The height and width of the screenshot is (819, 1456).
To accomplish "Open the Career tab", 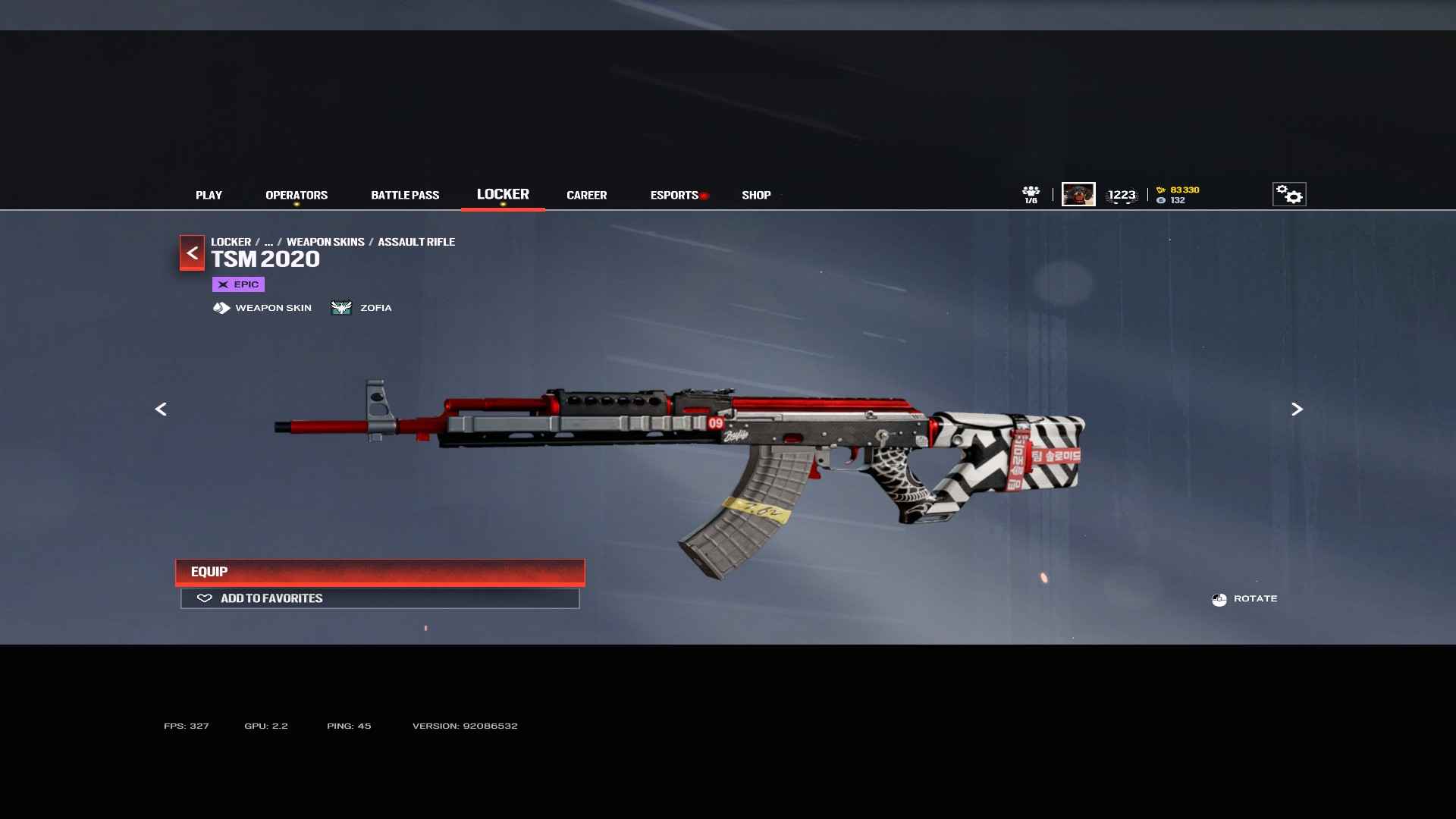I will 586,195.
